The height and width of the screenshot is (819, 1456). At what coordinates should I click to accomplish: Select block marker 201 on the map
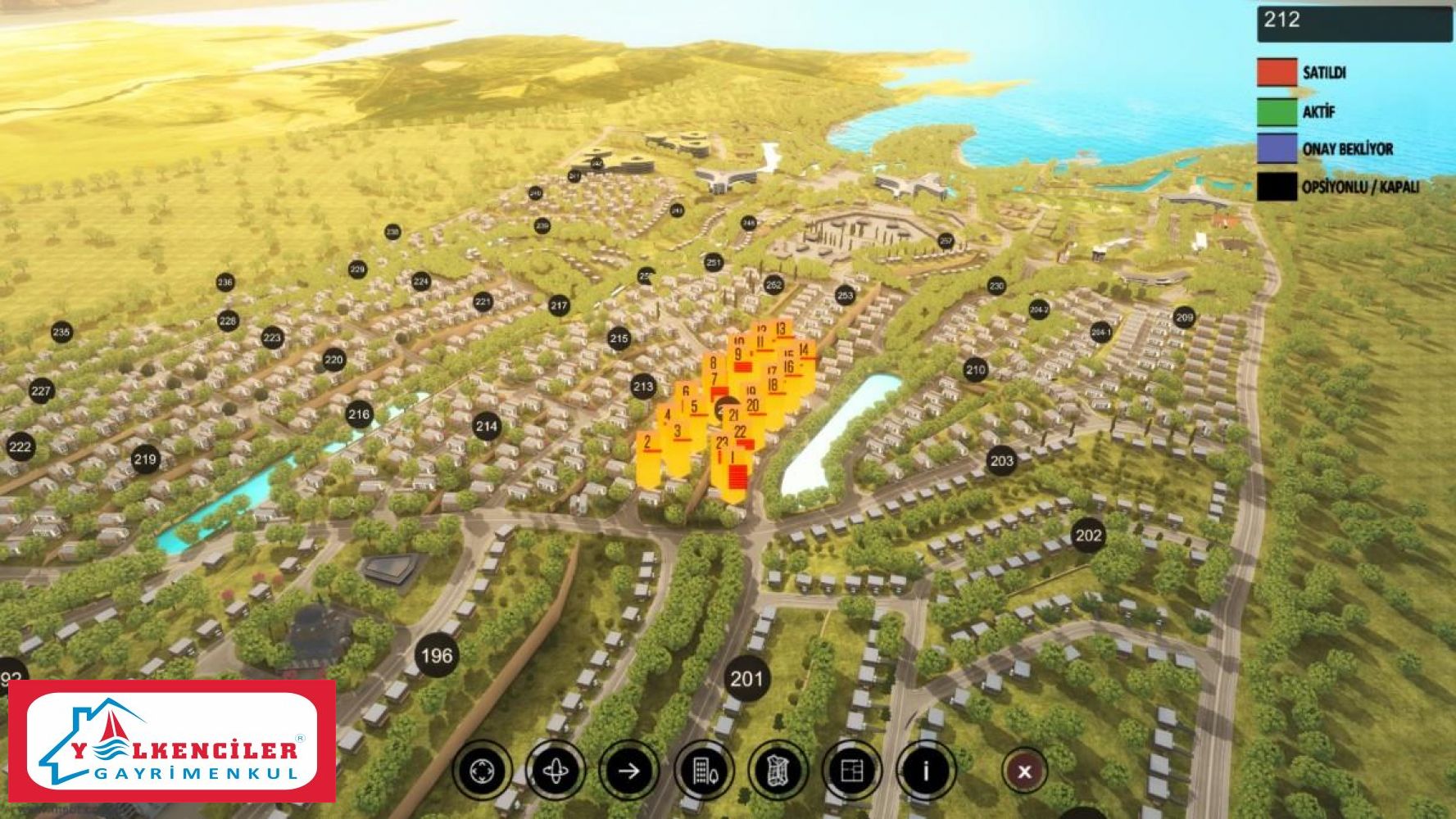[x=746, y=679]
